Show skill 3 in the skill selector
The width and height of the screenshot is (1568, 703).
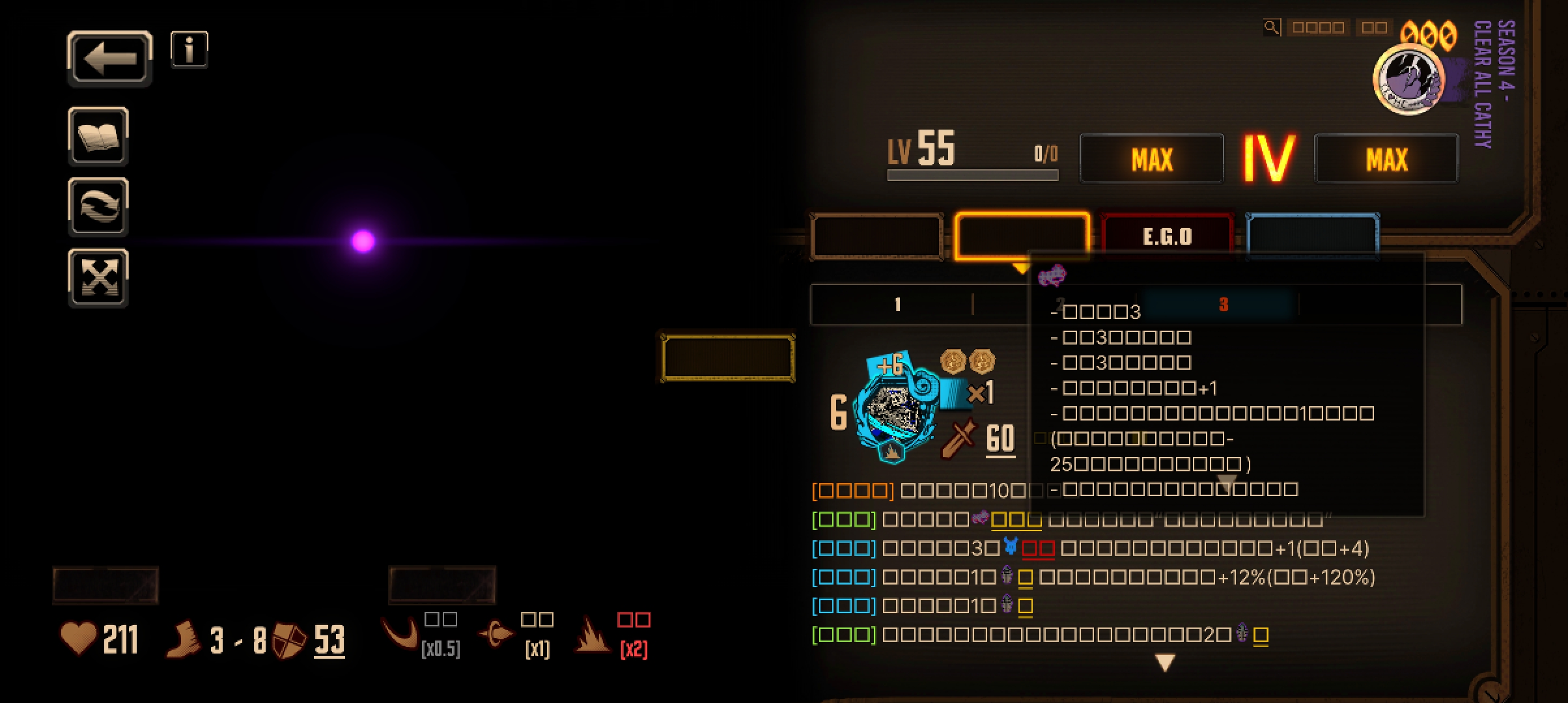pos(1223,304)
